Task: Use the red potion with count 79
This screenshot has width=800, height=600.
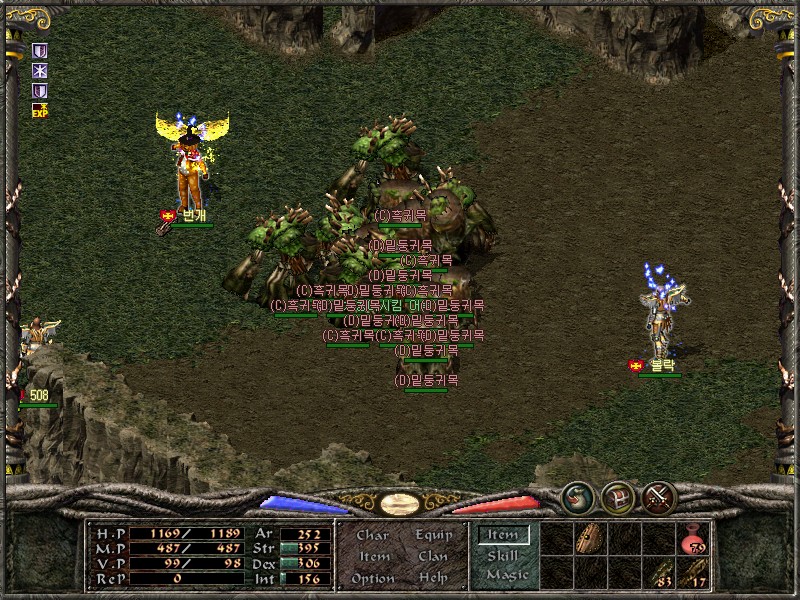Action: (693, 540)
